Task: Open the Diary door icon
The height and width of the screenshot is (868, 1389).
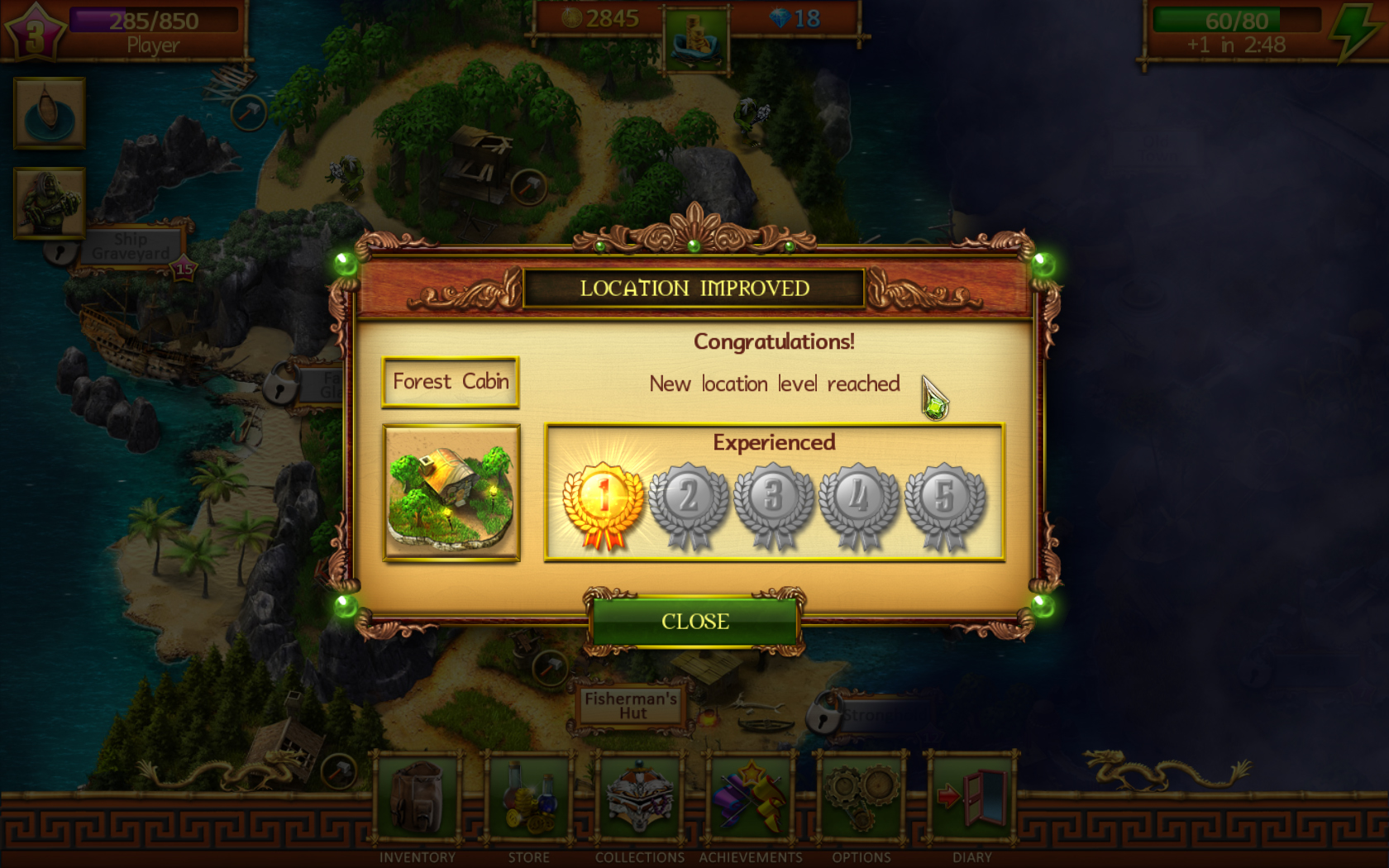Action: [972, 798]
